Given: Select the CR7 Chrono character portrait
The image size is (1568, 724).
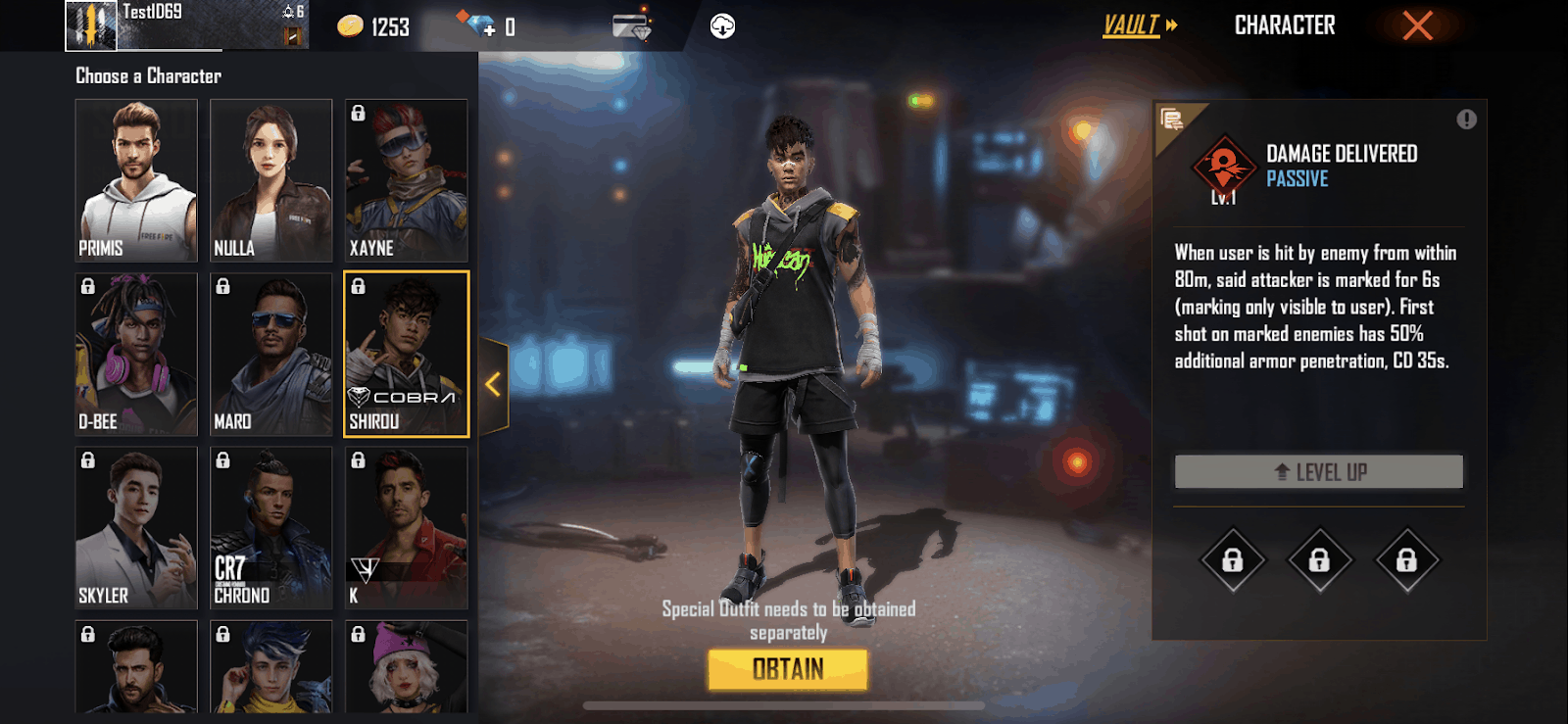Looking at the screenshot, I should point(271,527).
